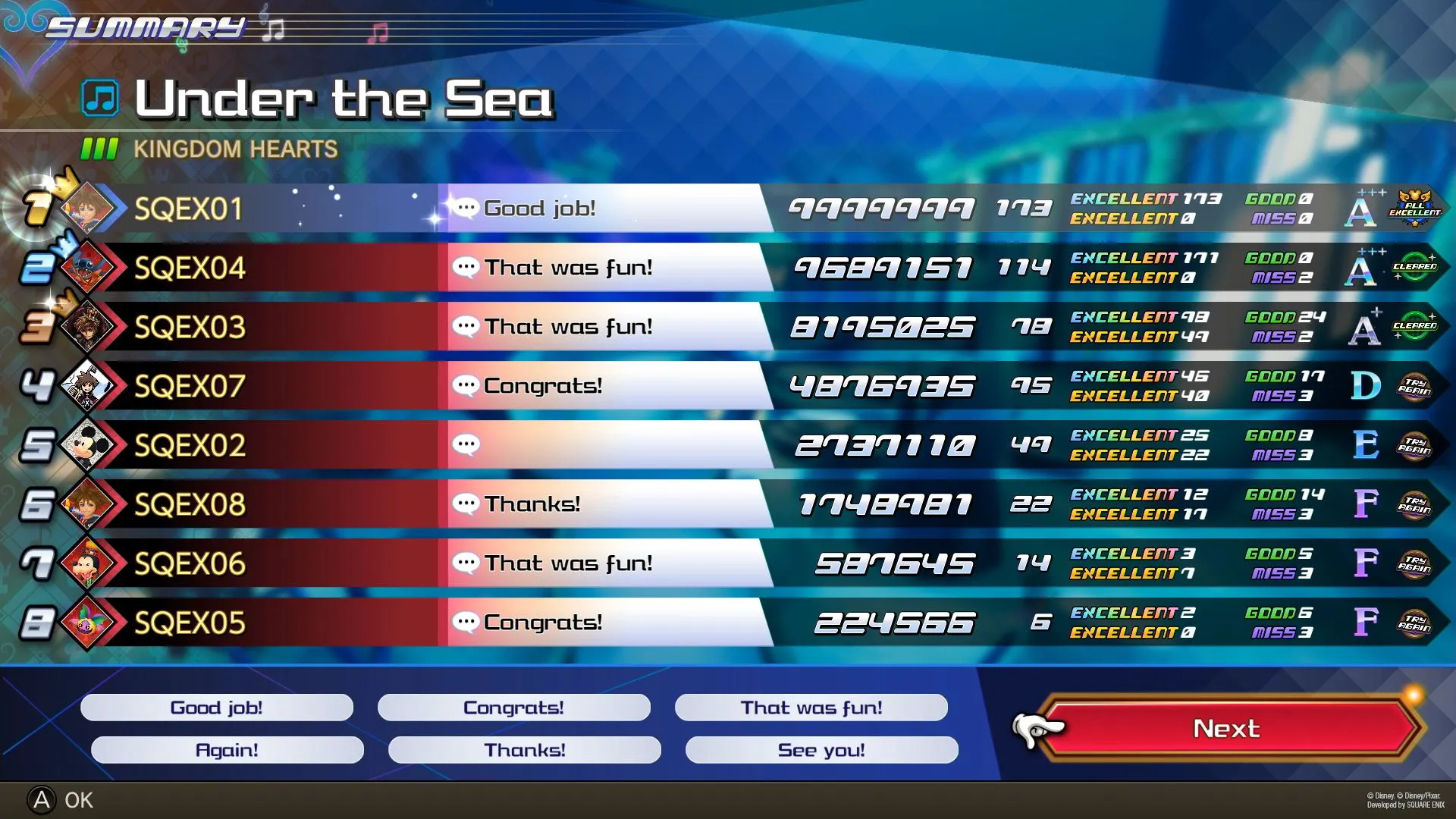The image size is (1456, 819).
Task: Send the 'Good job!' quick message
Action: point(216,708)
